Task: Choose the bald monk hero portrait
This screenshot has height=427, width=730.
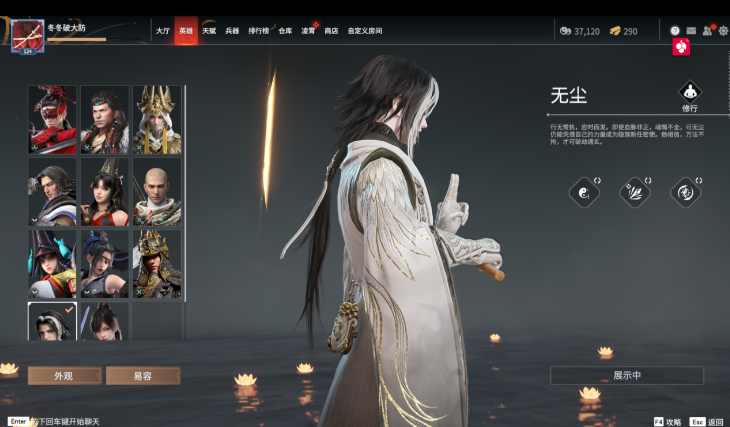Action: tap(156, 191)
